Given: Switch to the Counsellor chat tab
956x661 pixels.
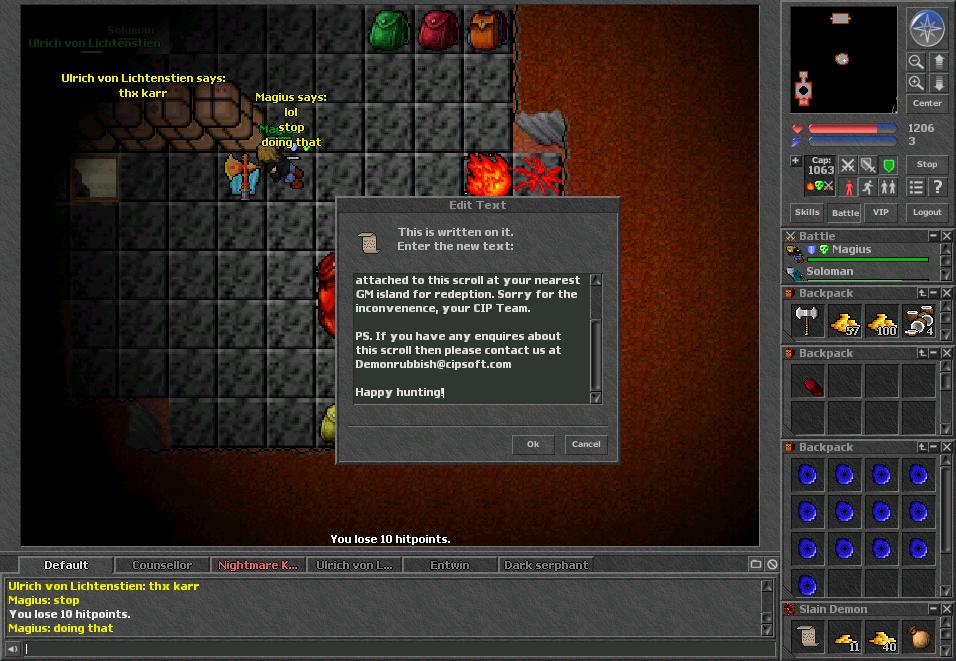Looking at the screenshot, I should tap(162, 565).
